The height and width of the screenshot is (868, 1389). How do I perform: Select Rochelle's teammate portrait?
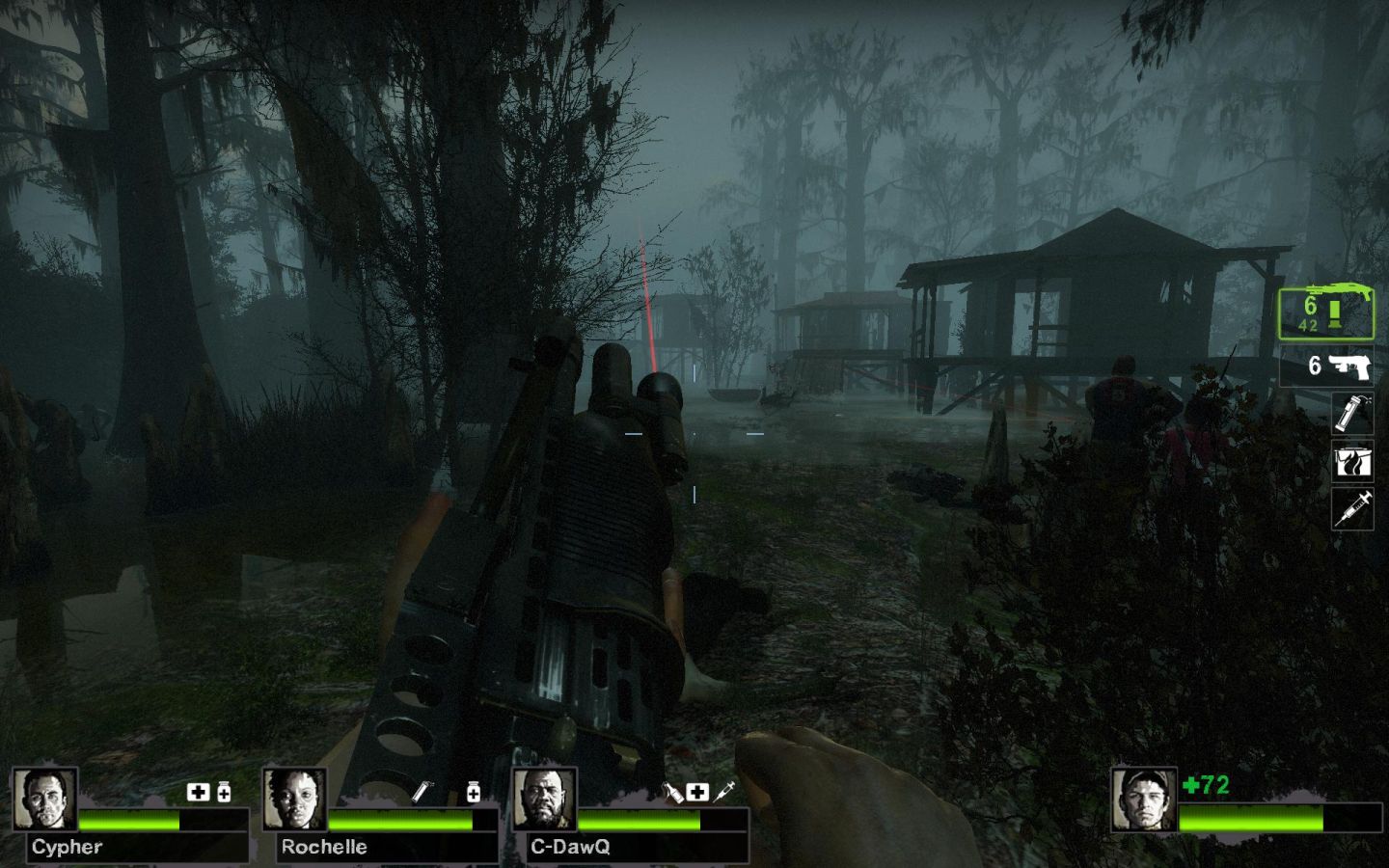click(294, 800)
